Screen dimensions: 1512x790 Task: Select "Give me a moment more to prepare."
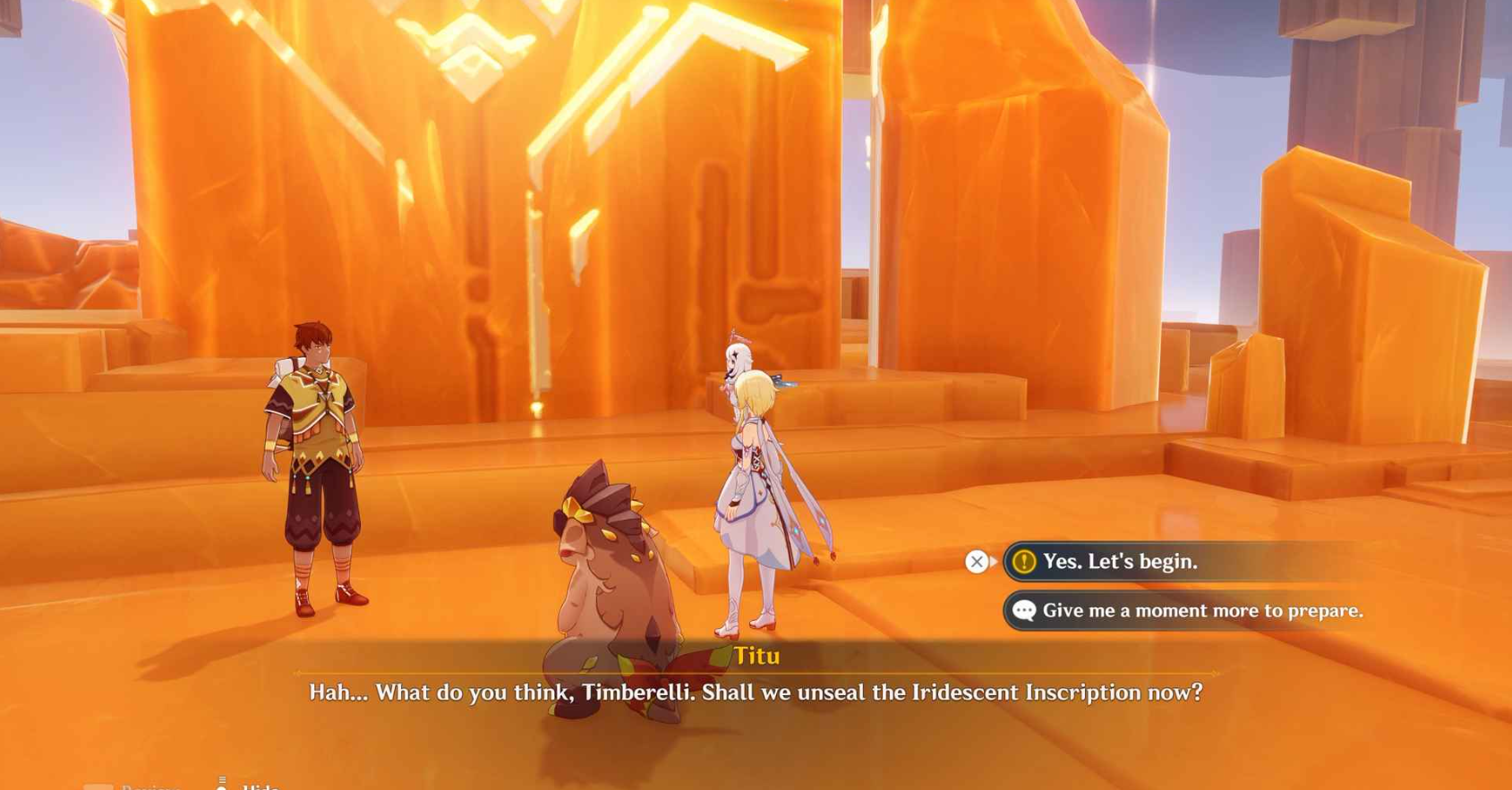pos(1201,611)
